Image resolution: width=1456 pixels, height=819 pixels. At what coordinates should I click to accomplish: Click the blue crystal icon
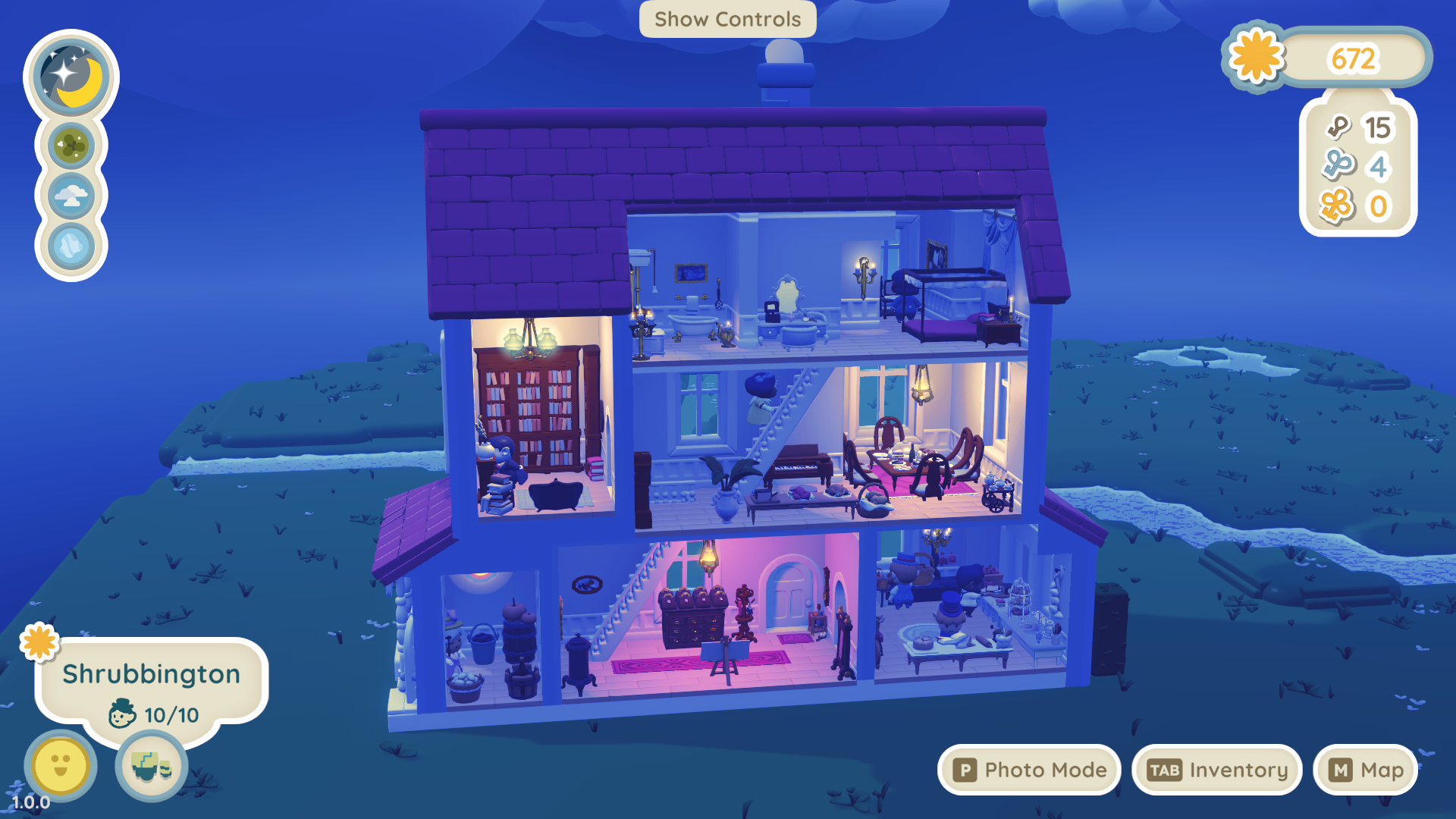[x=71, y=246]
